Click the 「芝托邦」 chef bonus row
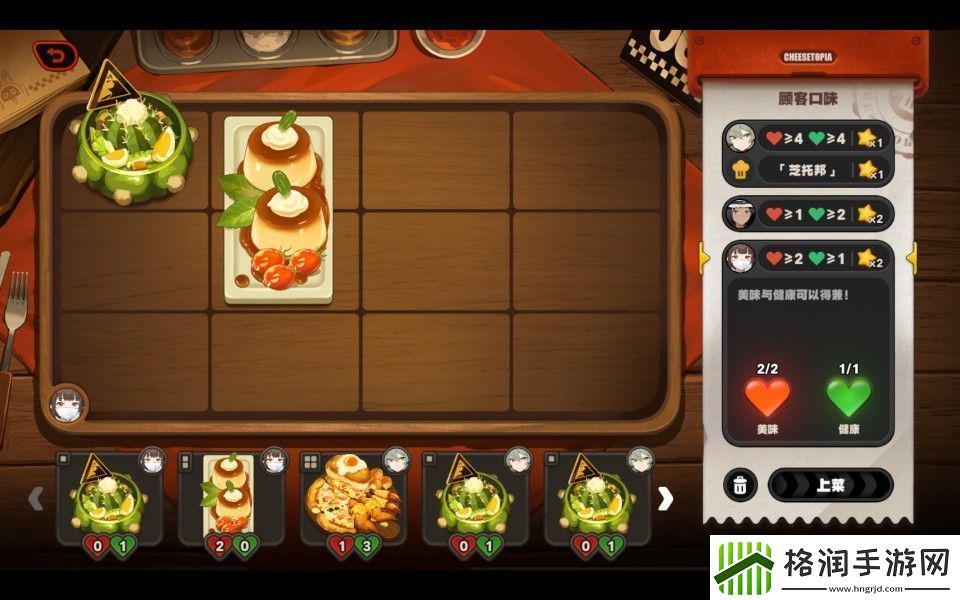The width and height of the screenshot is (960, 600). coord(807,170)
